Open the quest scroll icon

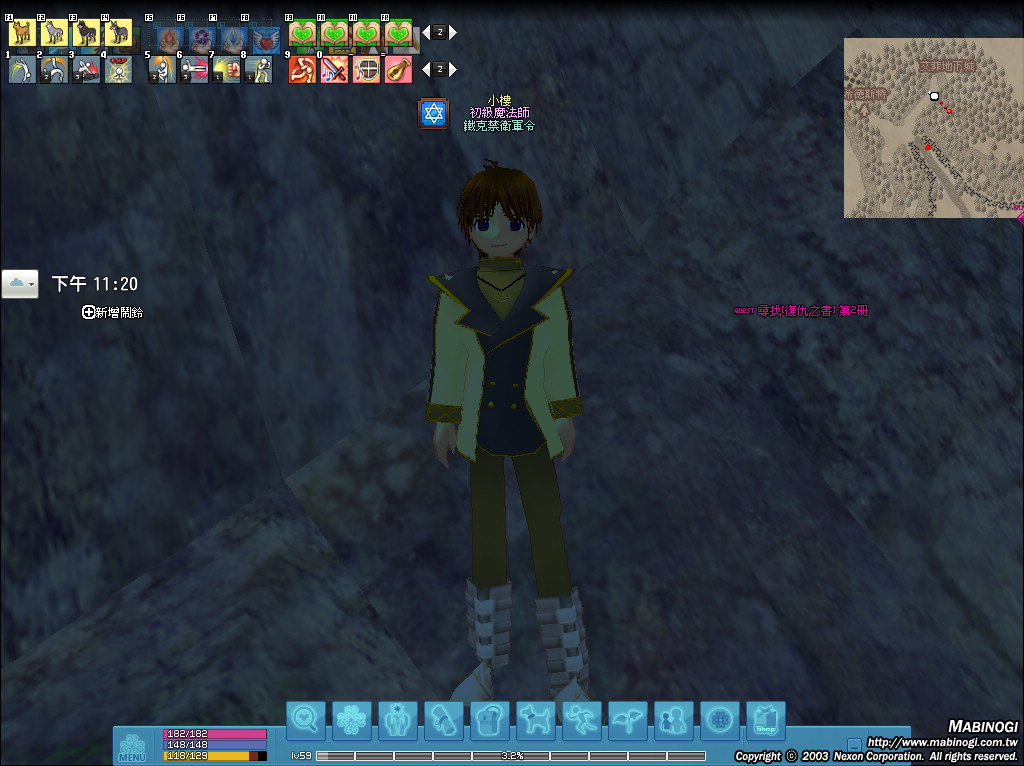444,720
